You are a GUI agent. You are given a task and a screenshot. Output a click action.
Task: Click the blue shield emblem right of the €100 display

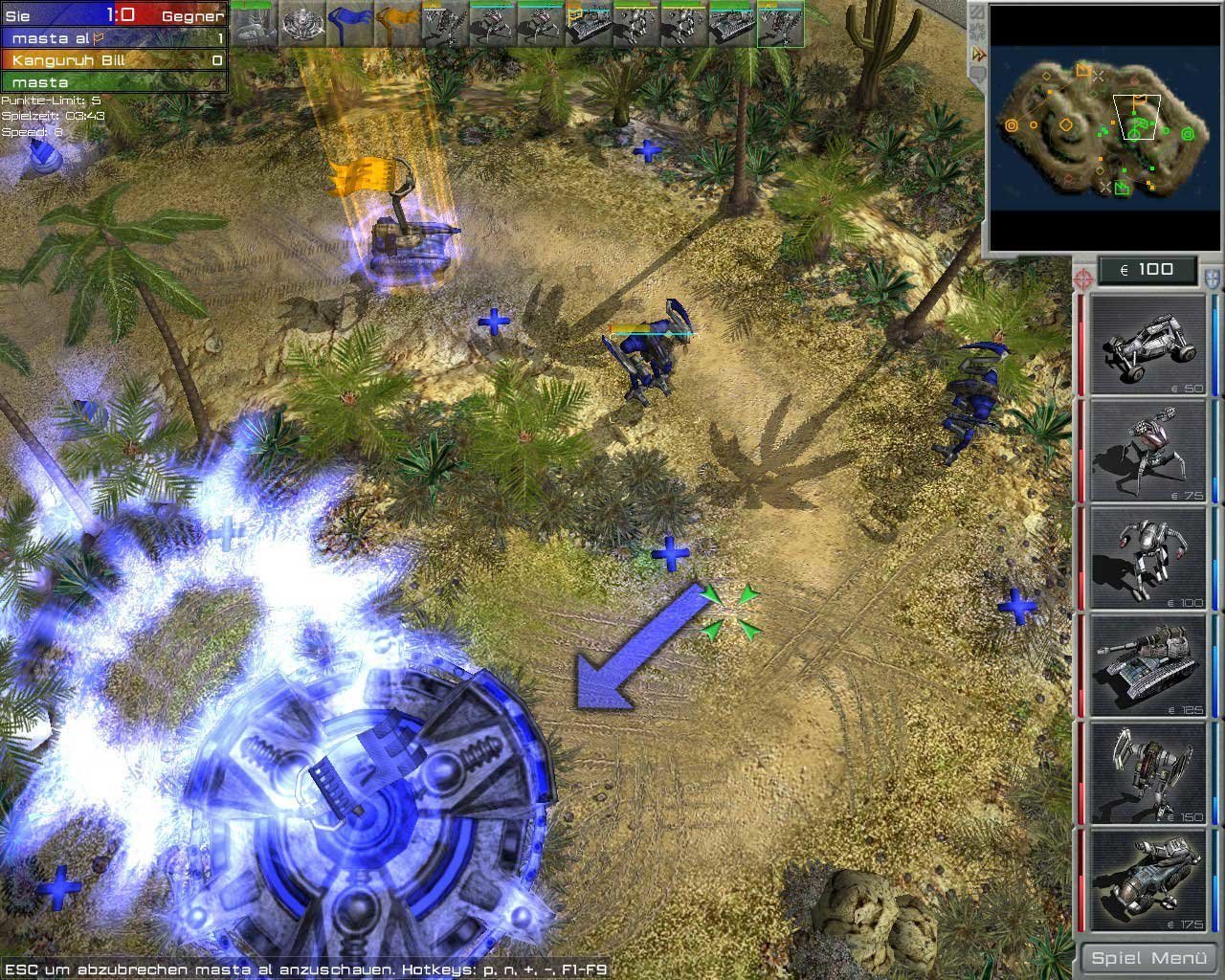pyautogui.click(x=1210, y=279)
